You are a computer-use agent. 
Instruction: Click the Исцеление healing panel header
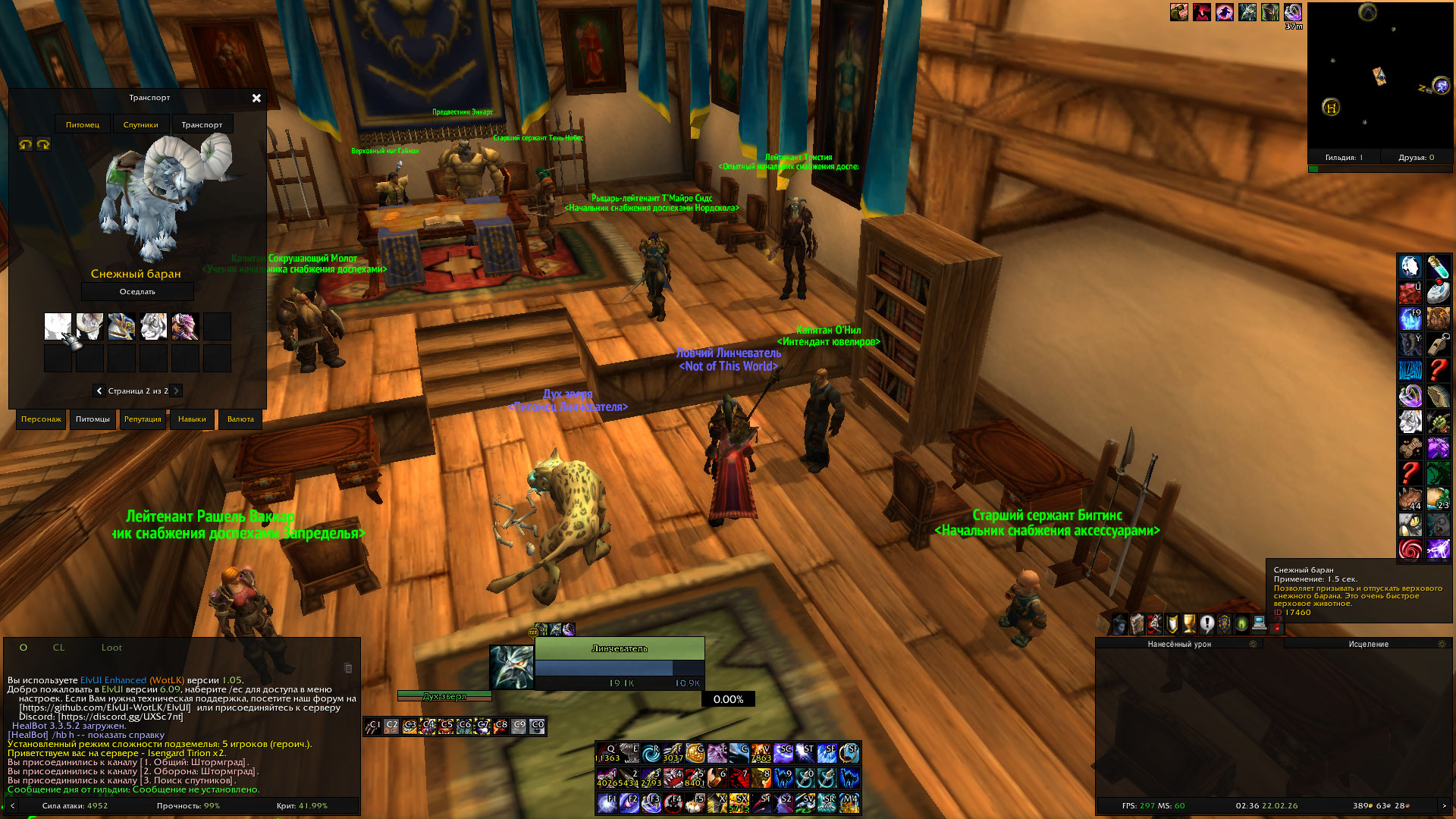[x=1369, y=644]
